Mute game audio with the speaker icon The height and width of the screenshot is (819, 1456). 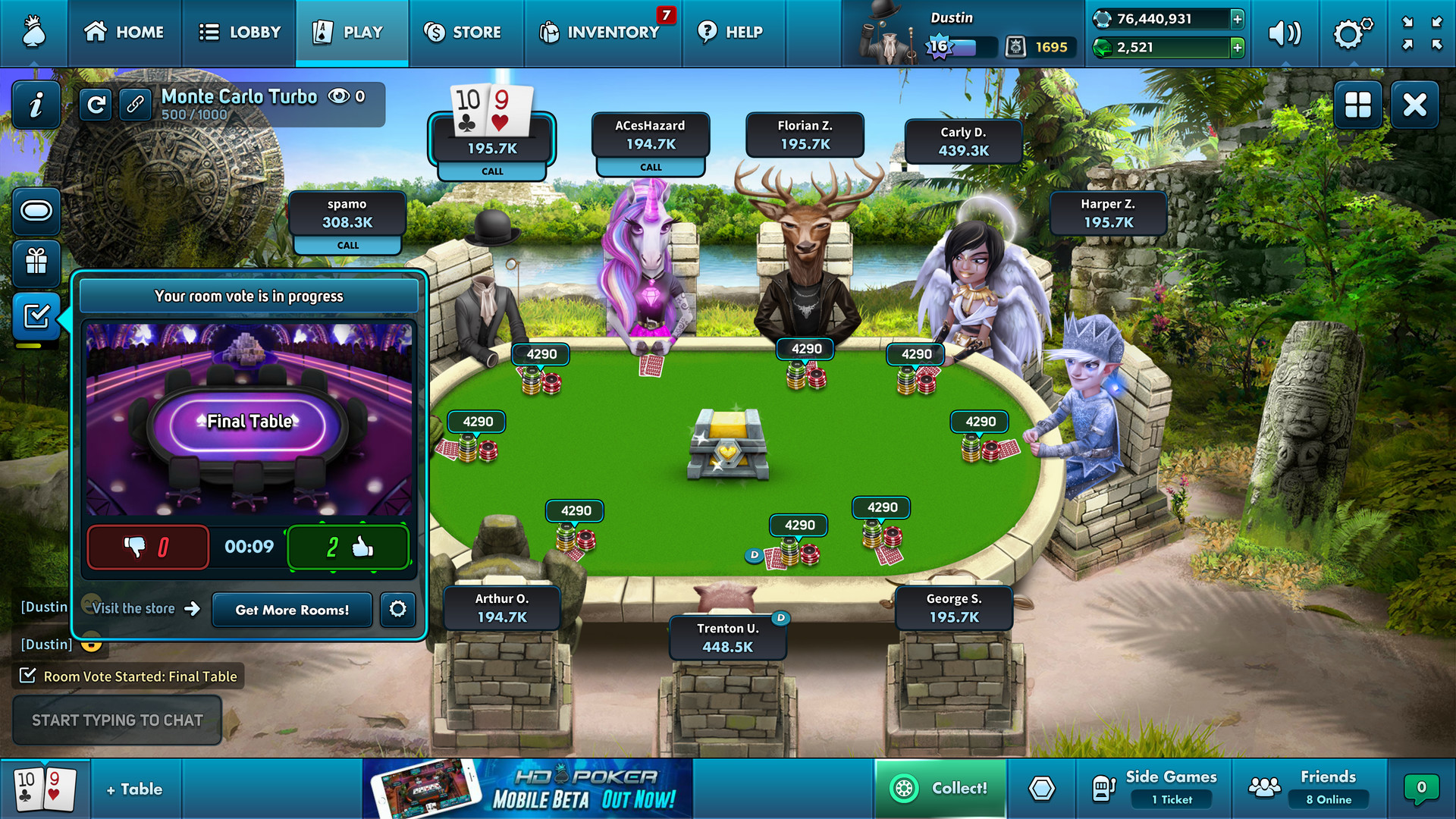pyautogui.click(x=1286, y=33)
